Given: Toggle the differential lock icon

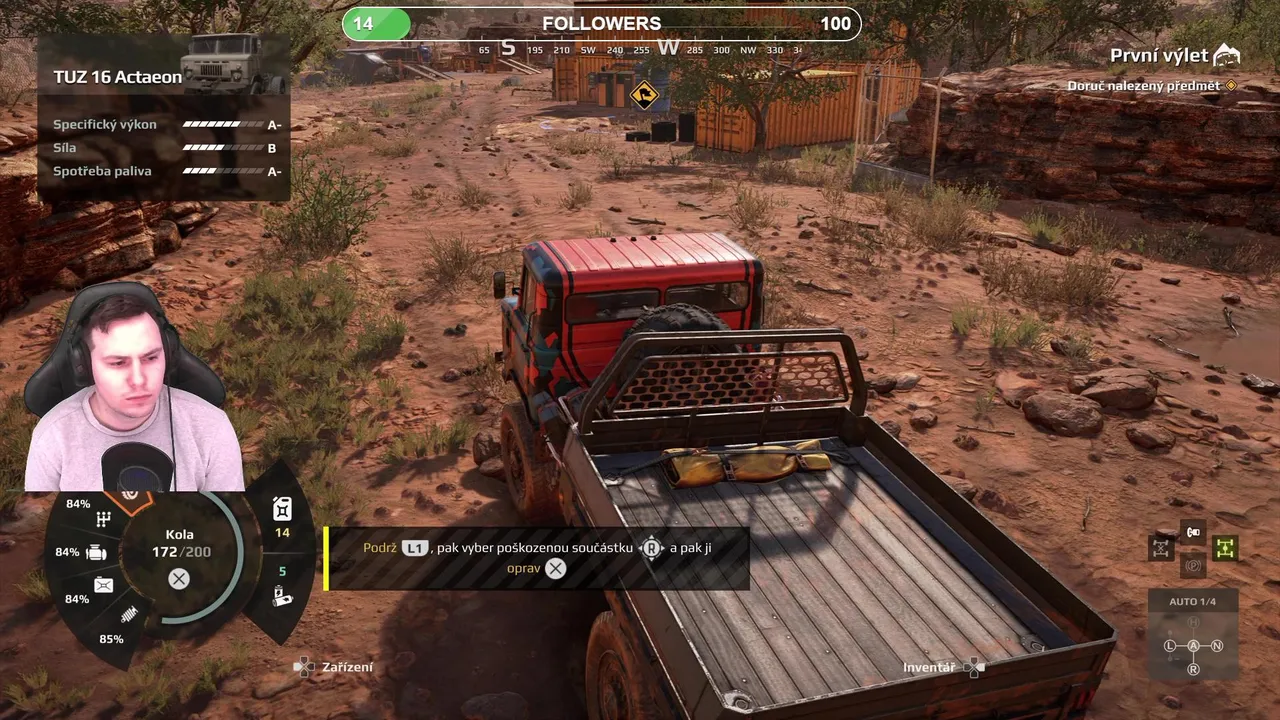Looking at the screenshot, I should (1160, 548).
